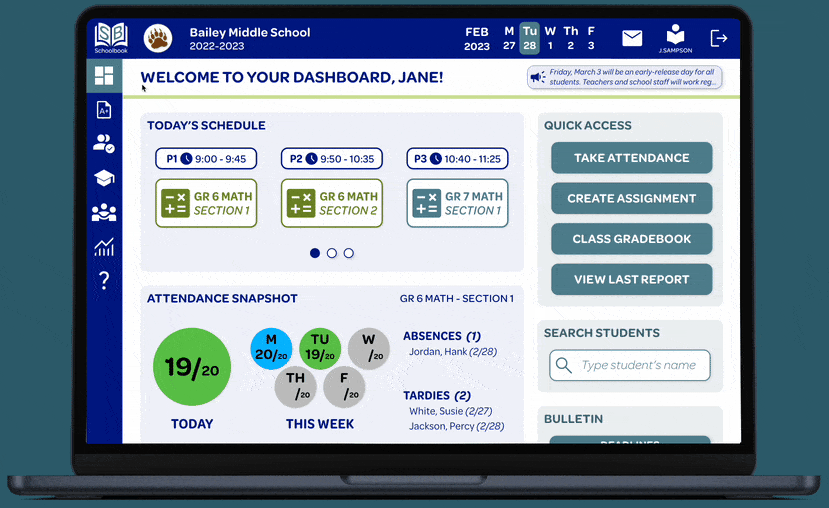This screenshot has height=508, width=829.
Task: Open the Class Gradebook
Action: pos(631,239)
